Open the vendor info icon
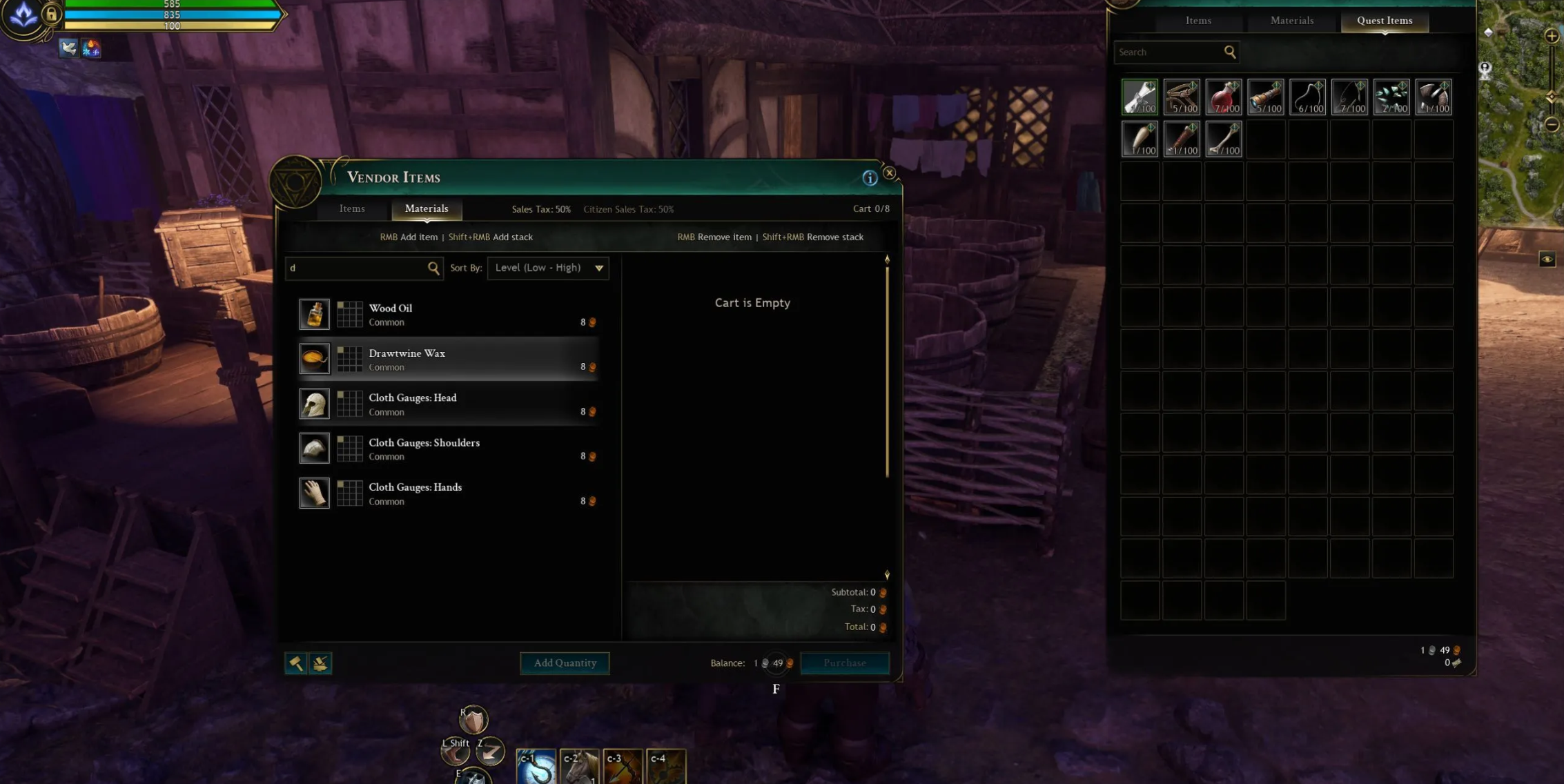 coord(870,178)
